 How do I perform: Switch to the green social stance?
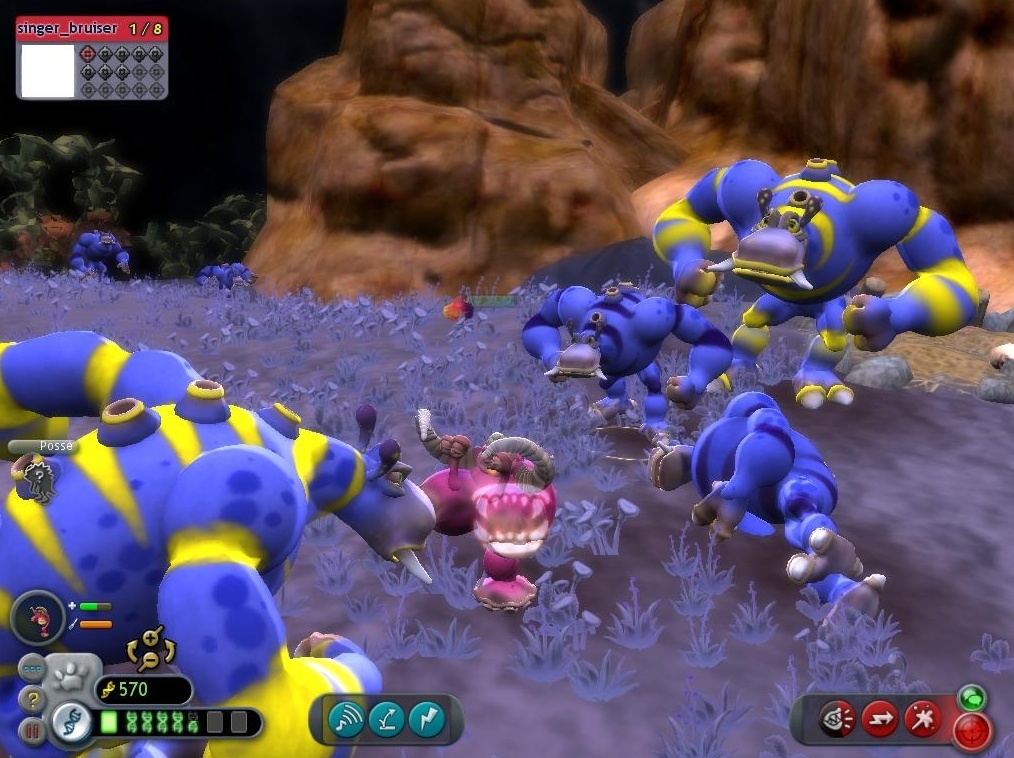pos(969,697)
